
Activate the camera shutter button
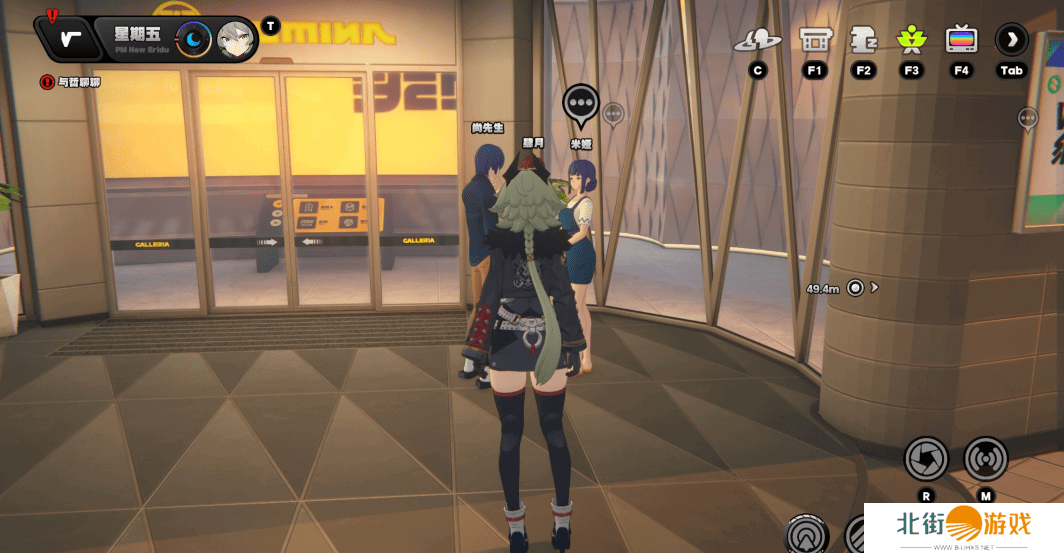(x=926, y=459)
